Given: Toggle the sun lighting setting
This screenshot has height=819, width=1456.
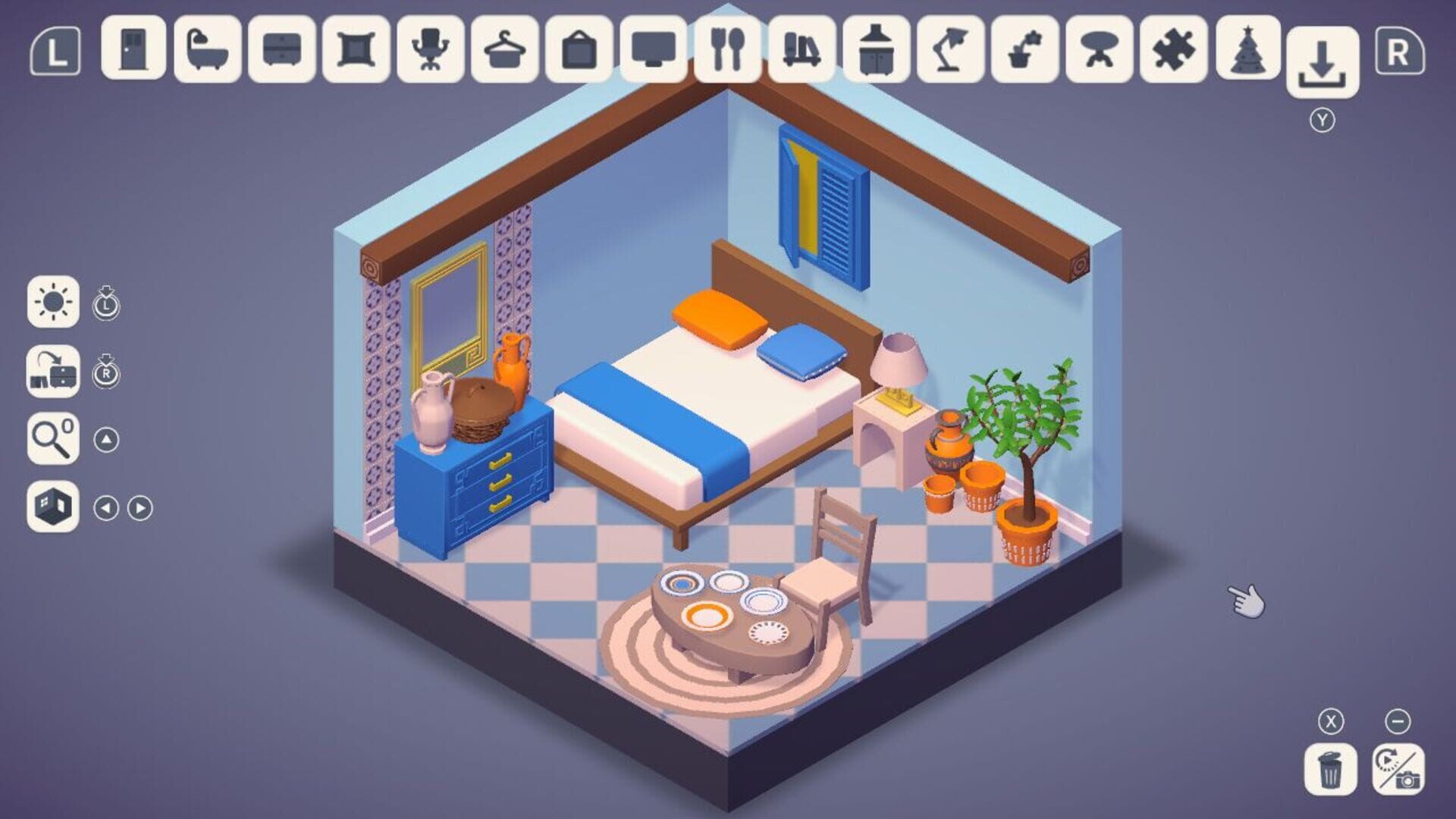Looking at the screenshot, I should pos(53,303).
